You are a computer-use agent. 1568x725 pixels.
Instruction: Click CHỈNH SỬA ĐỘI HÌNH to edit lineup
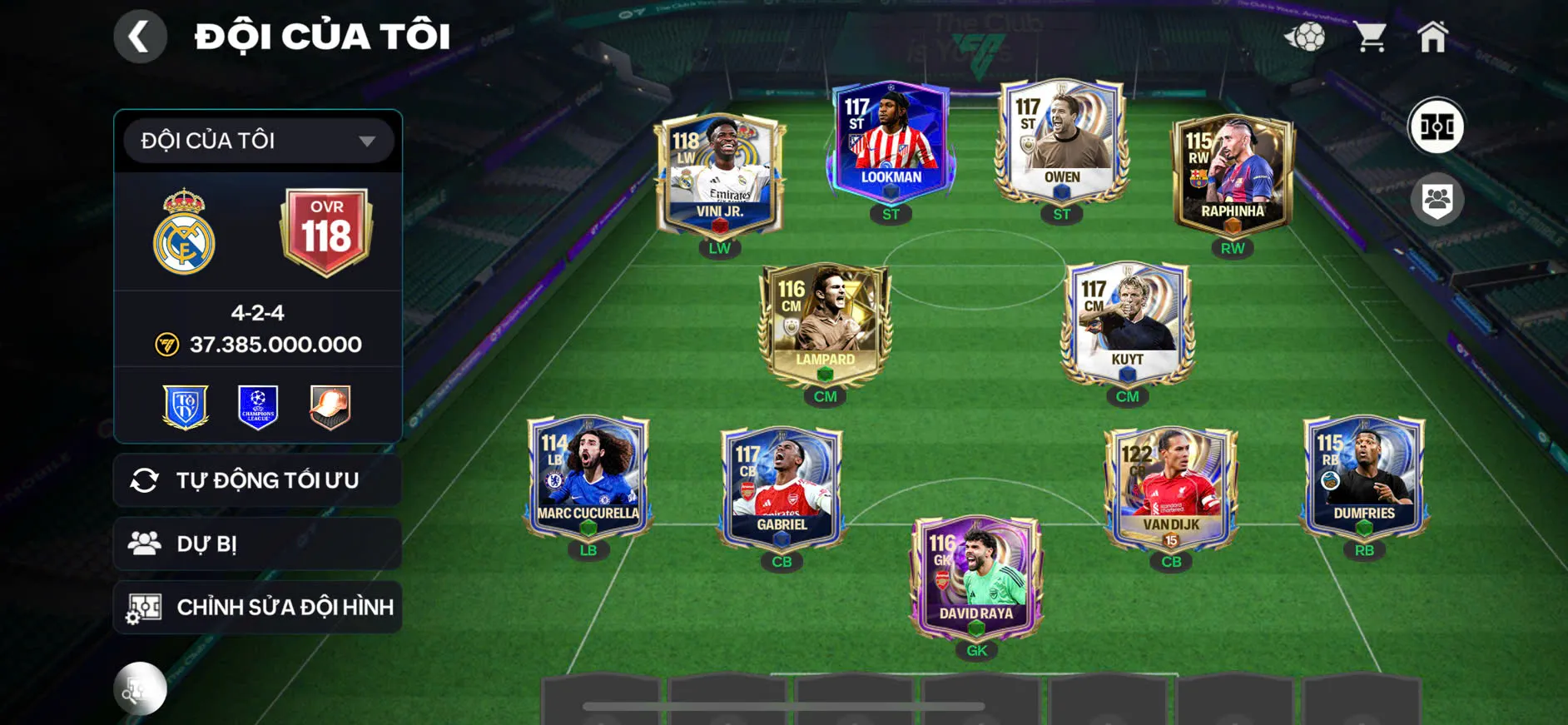pos(256,607)
